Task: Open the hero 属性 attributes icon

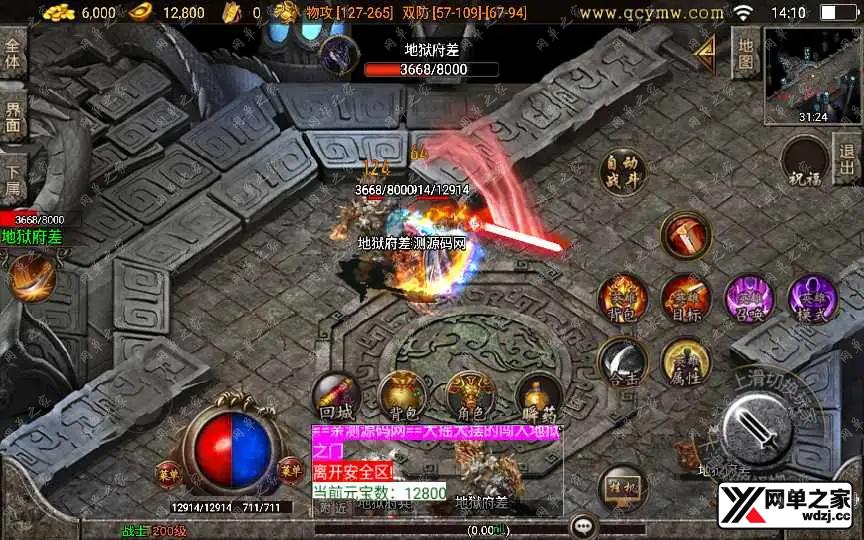Action: [x=685, y=362]
